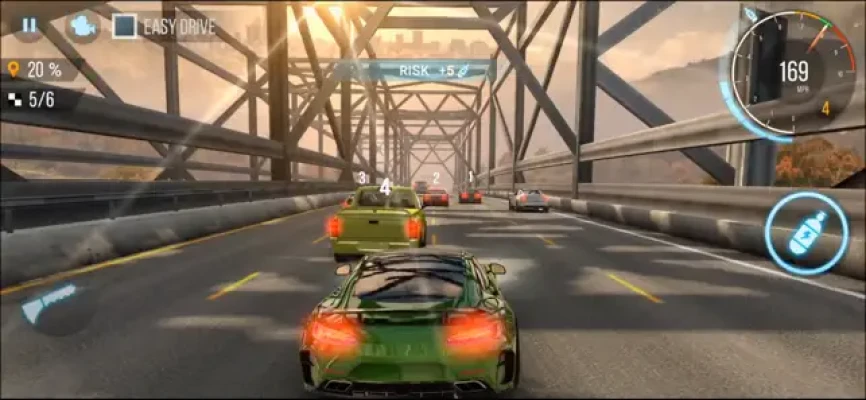The height and width of the screenshot is (400, 866).
Task: Switch the camera view
Action: coord(80,26)
